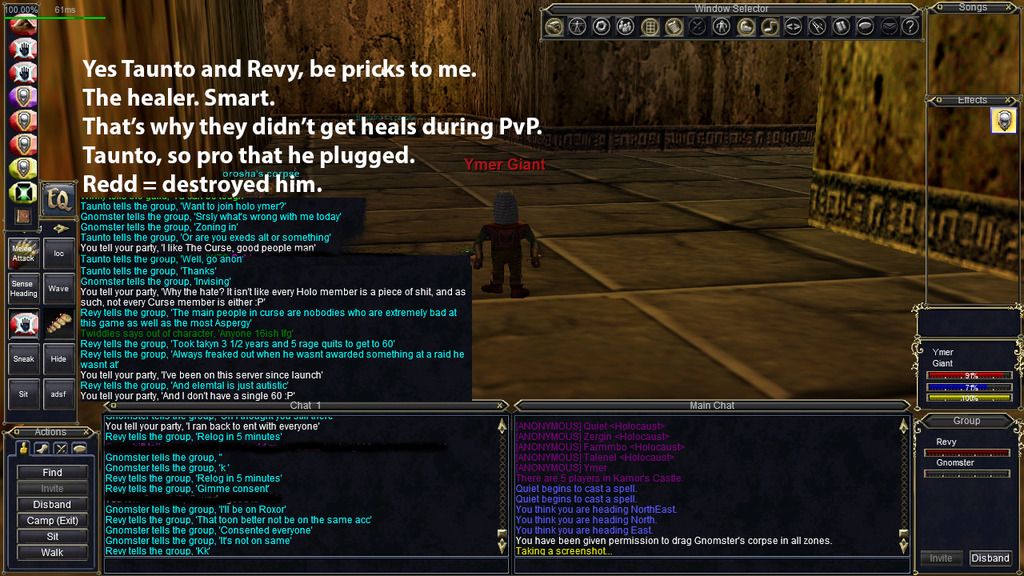This screenshot has height=576, width=1024.
Task: Use the Sense Heading hotbutton
Action: tap(23, 289)
